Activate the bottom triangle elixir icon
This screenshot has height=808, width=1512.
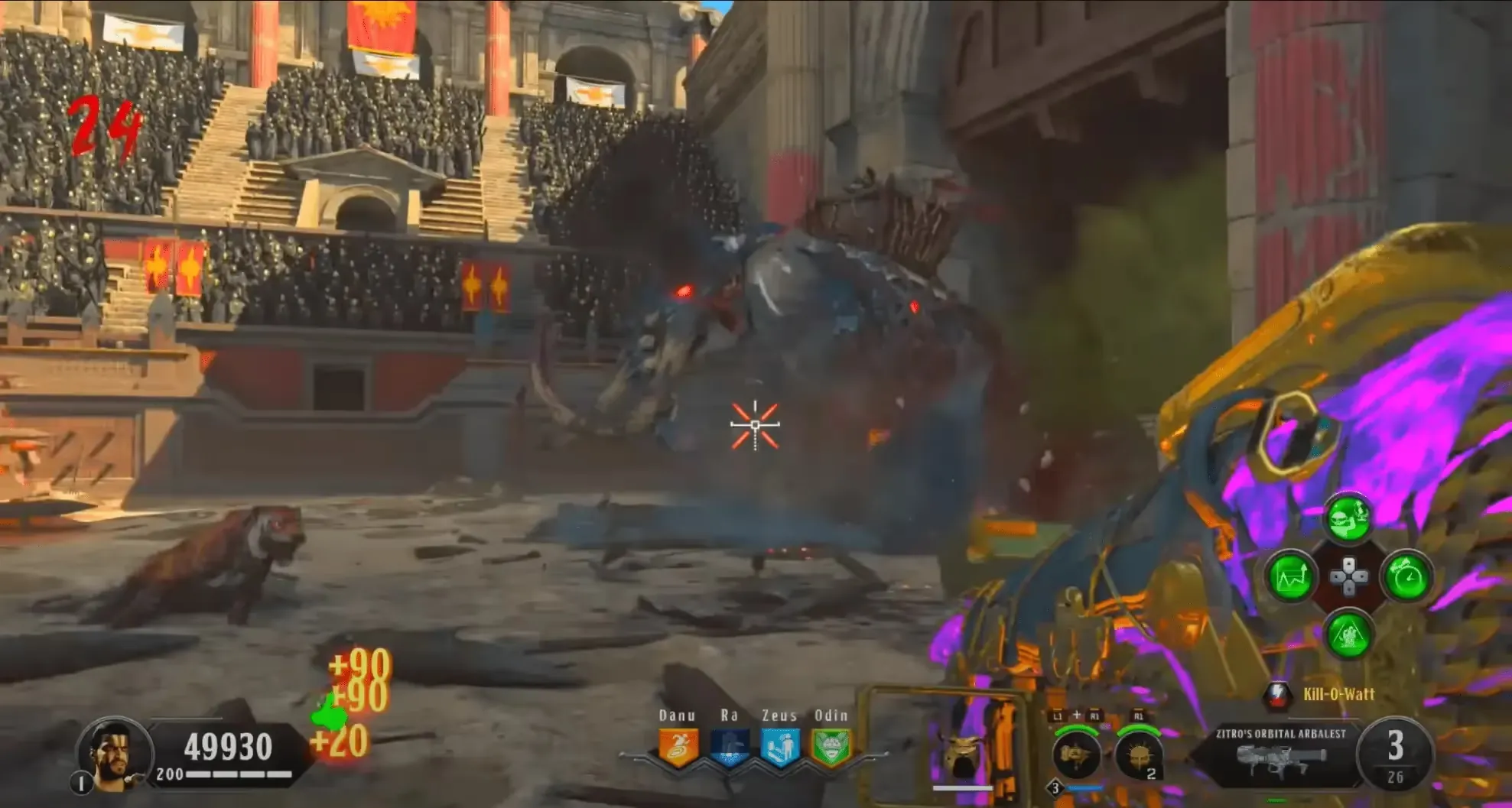pos(1348,634)
